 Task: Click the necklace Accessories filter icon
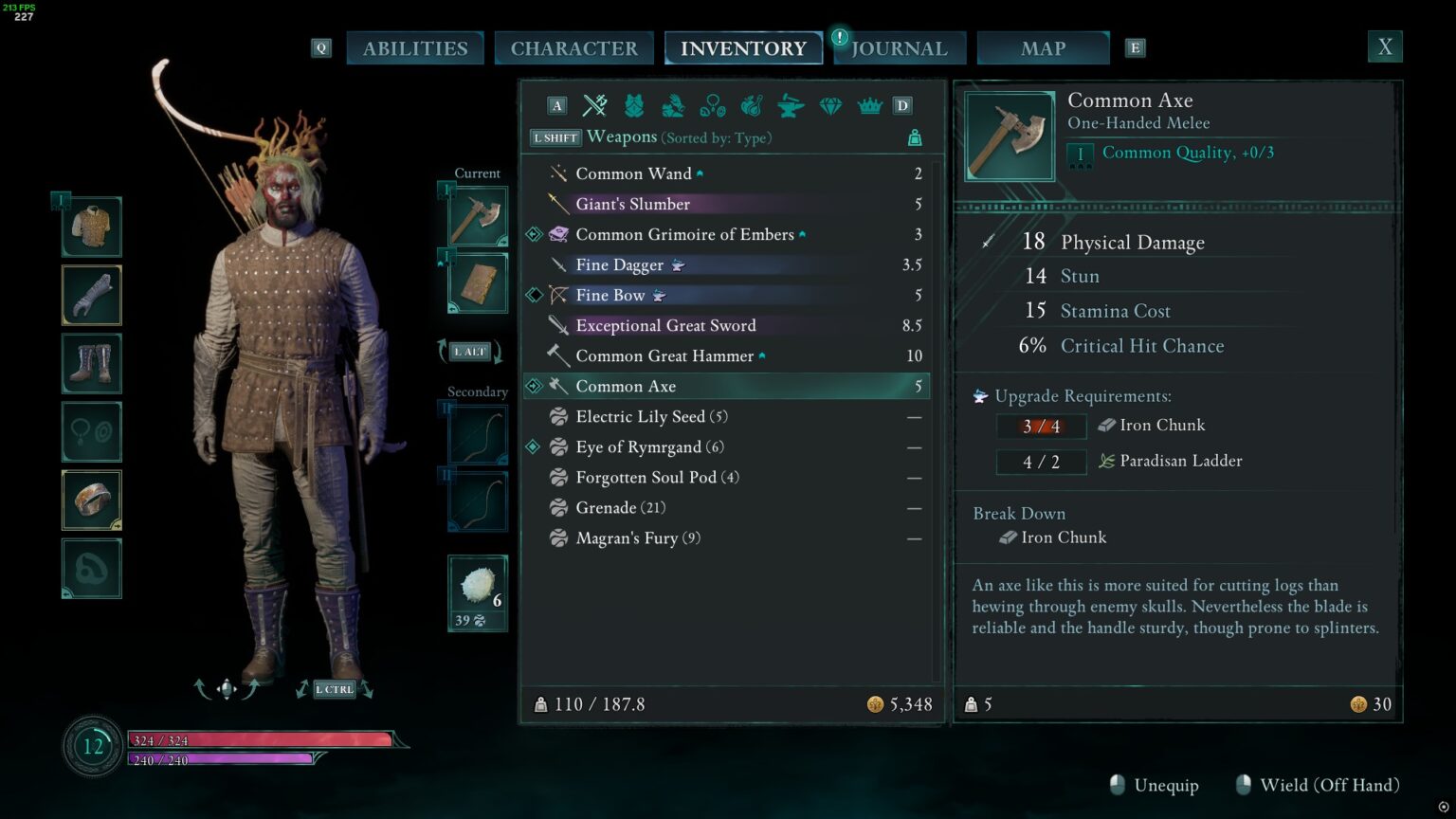coord(712,106)
